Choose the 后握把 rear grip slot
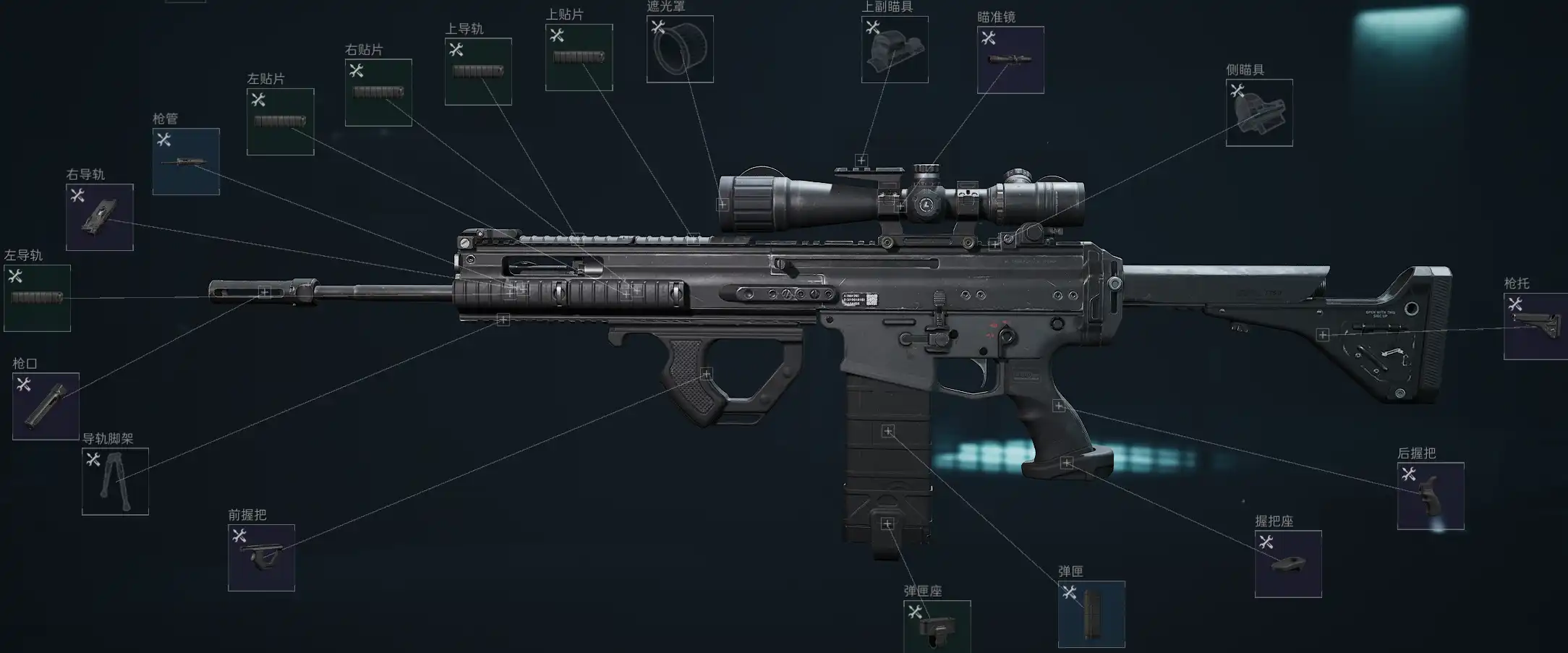 pyautogui.click(x=1430, y=496)
